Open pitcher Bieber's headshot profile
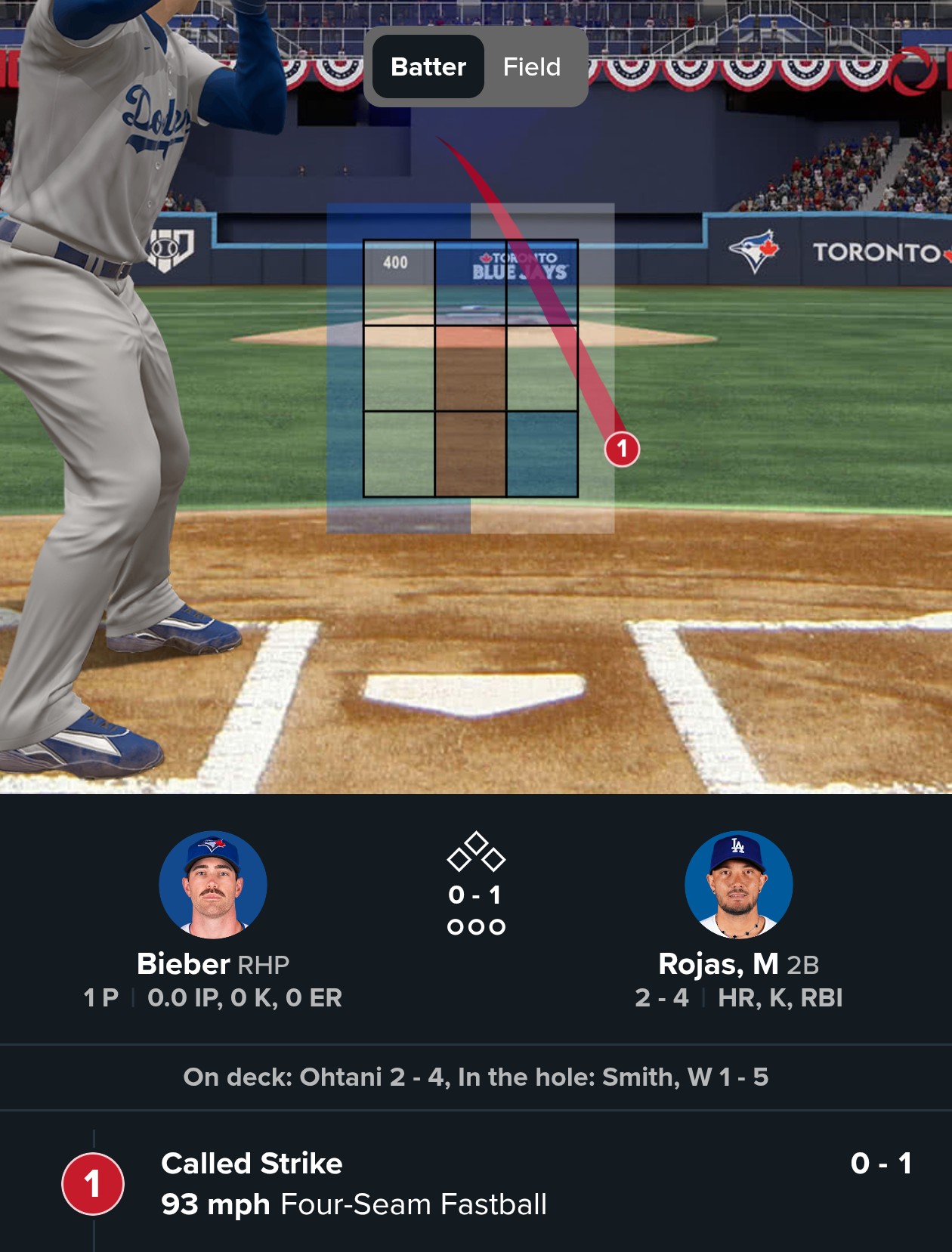Viewport: 952px width, 1252px height. click(x=213, y=885)
